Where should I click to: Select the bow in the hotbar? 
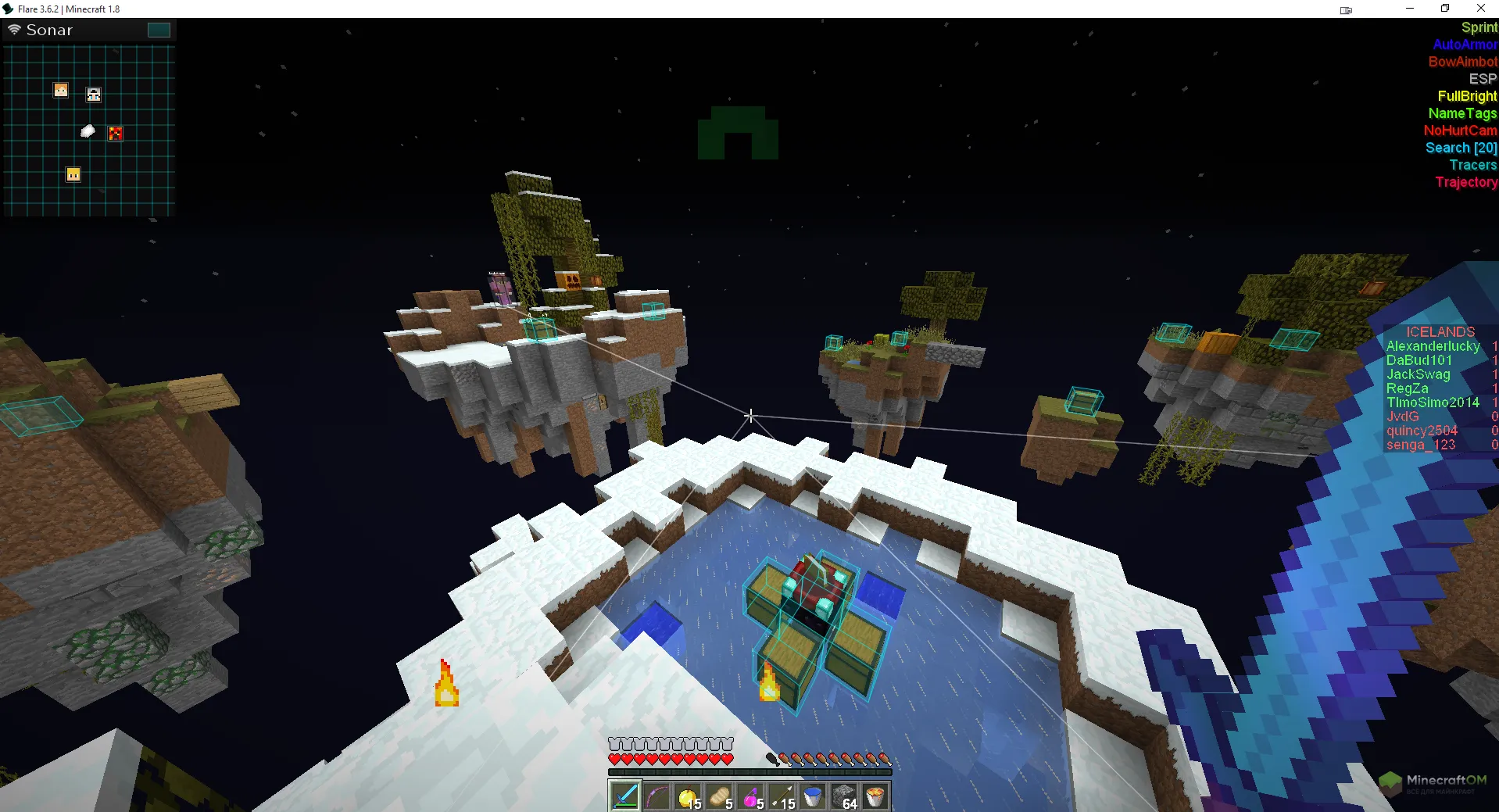tap(656, 796)
